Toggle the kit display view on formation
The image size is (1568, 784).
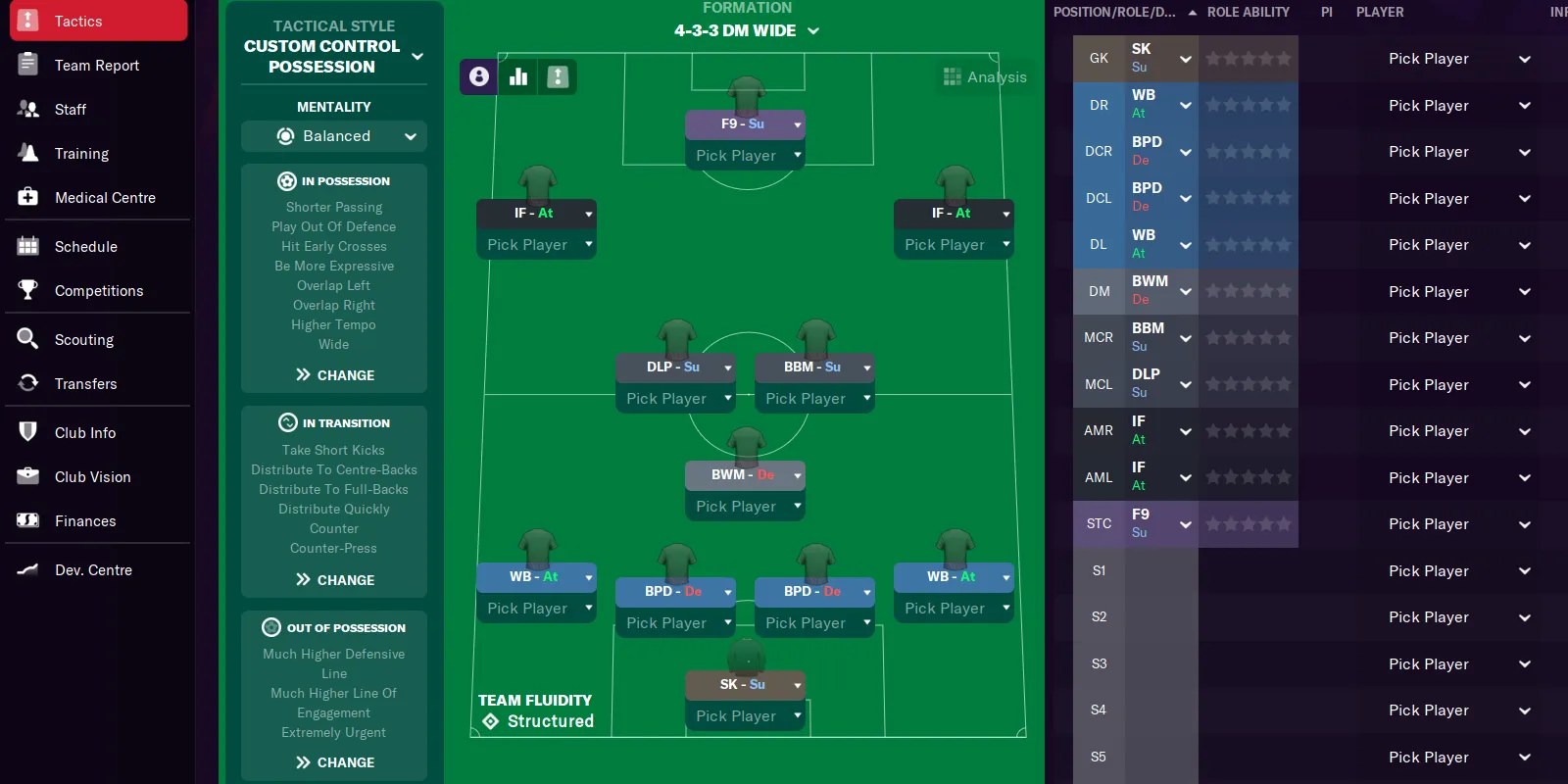[558, 76]
